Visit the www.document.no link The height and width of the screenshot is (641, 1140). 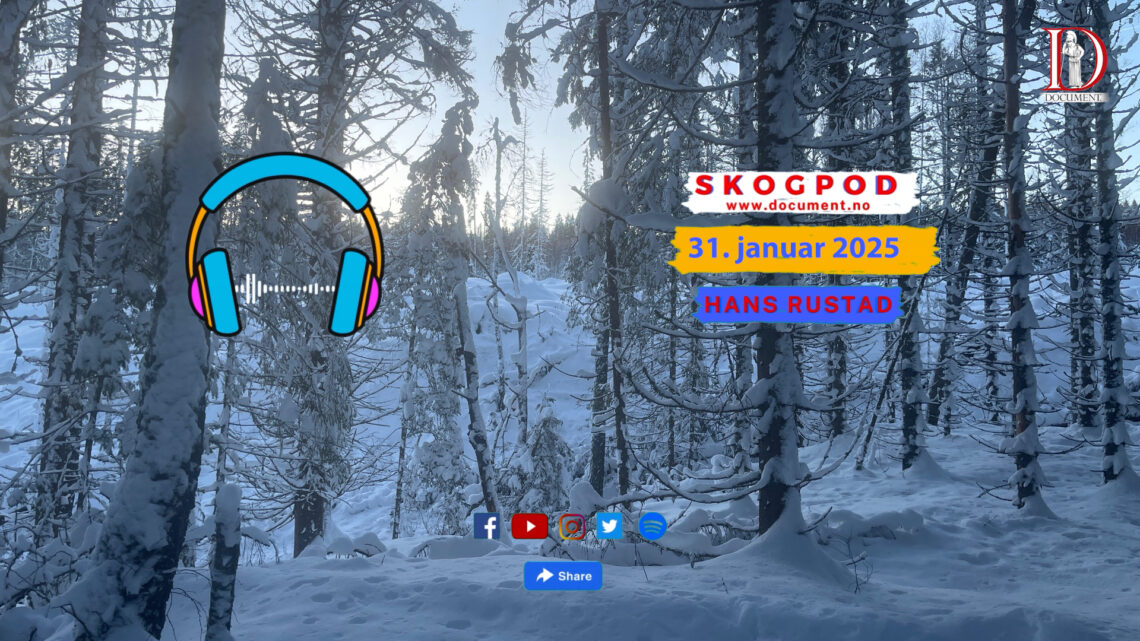(x=797, y=205)
